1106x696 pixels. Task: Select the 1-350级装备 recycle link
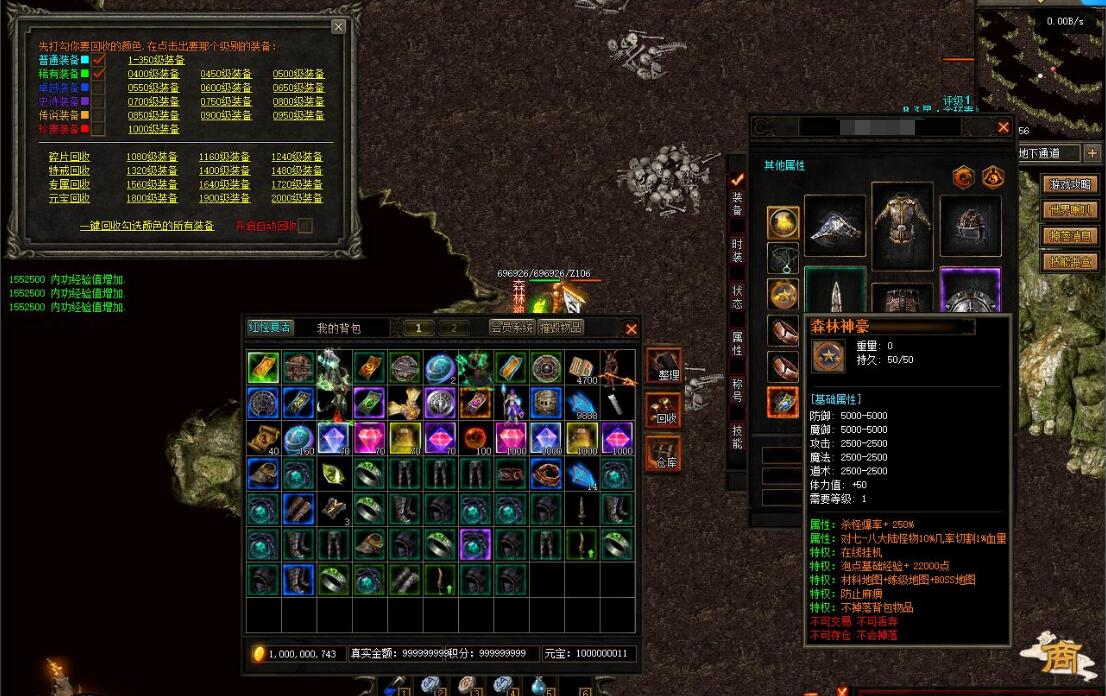[x=156, y=60]
